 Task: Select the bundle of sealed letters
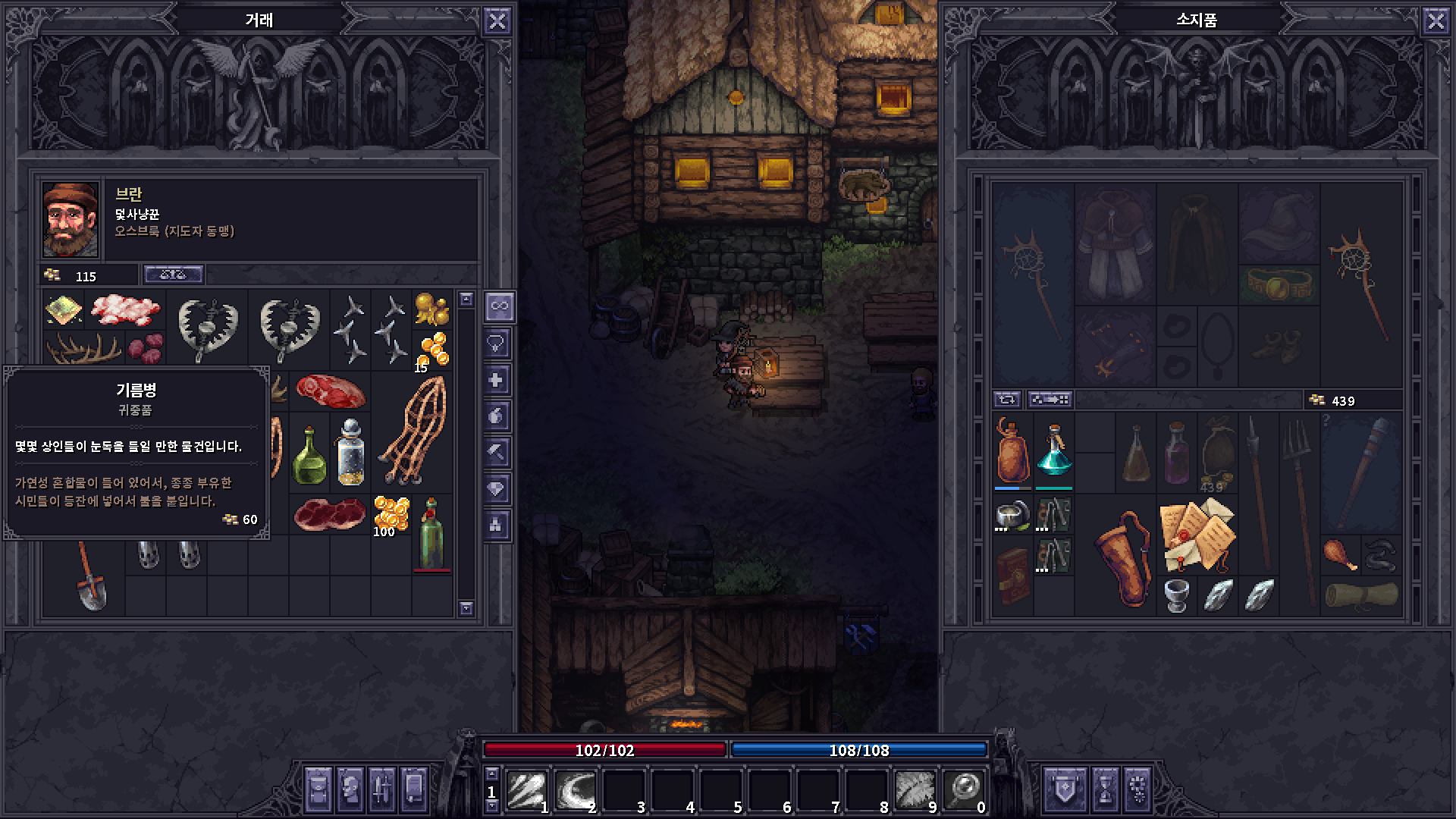[1197, 535]
